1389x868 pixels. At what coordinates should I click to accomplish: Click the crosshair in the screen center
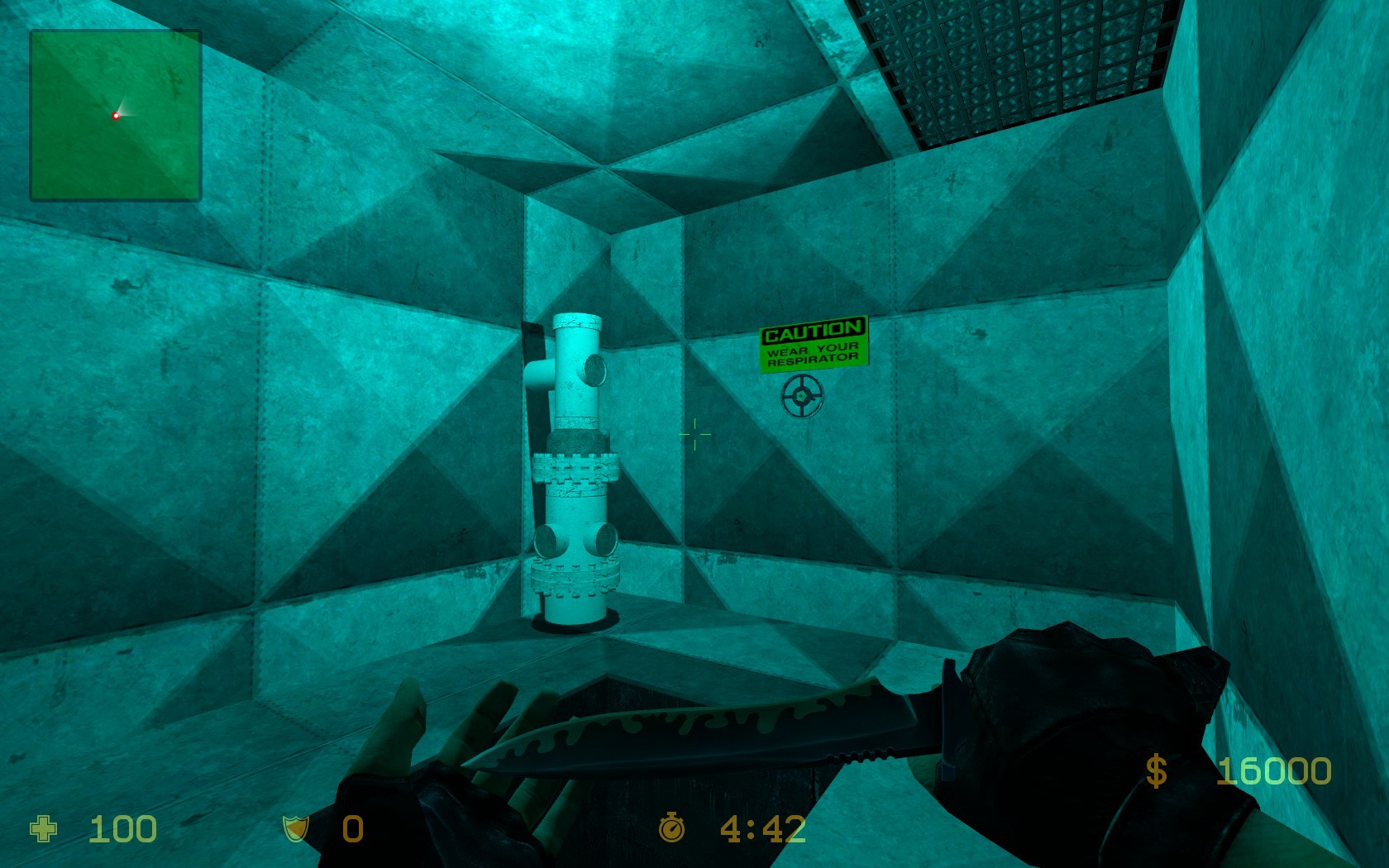pyautogui.click(x=694, y=434)
